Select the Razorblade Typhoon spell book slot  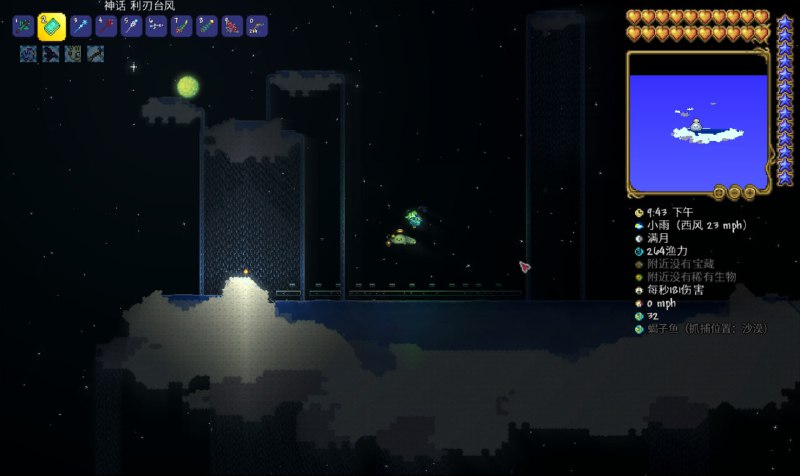click(51, 27)
